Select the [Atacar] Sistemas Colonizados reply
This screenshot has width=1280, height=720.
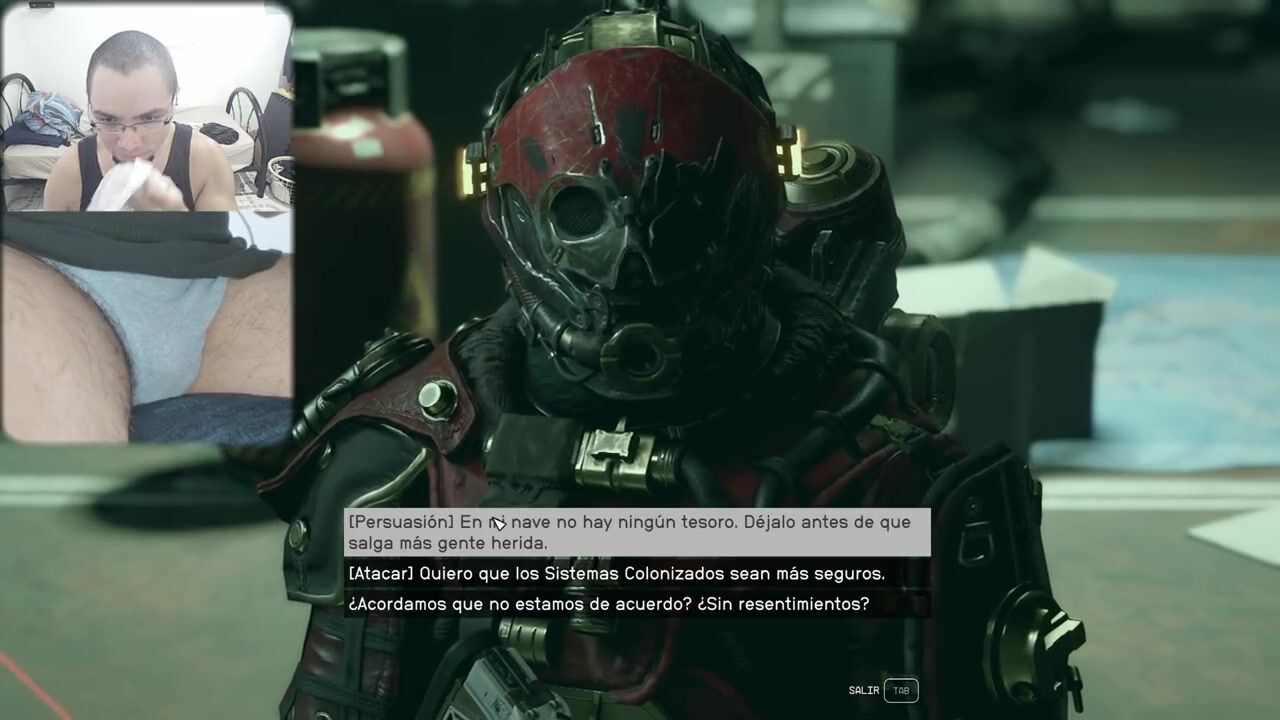coord(616,574)
